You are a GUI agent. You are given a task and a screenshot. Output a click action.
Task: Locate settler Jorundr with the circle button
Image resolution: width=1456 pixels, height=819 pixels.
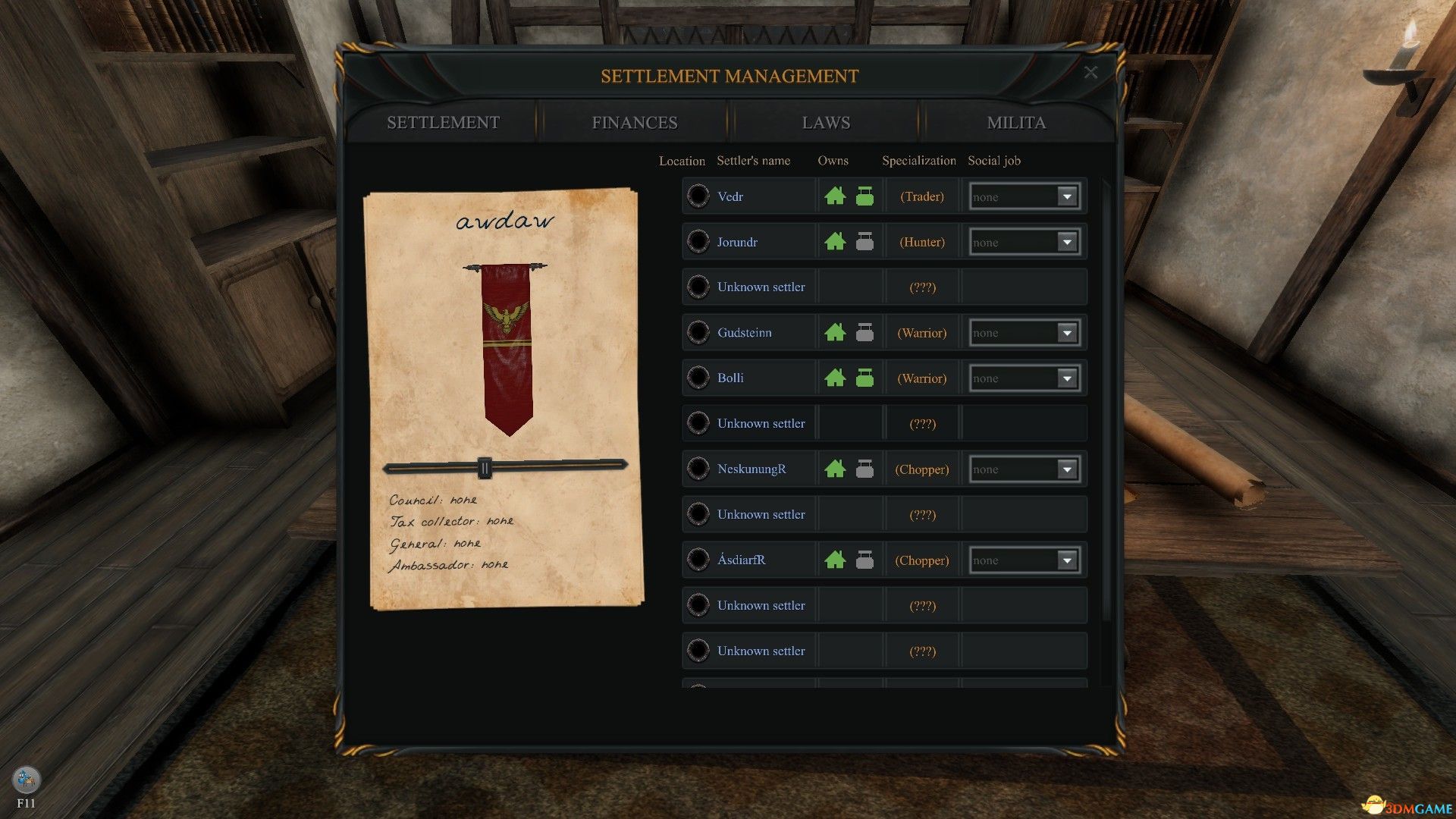pos(698,242)
